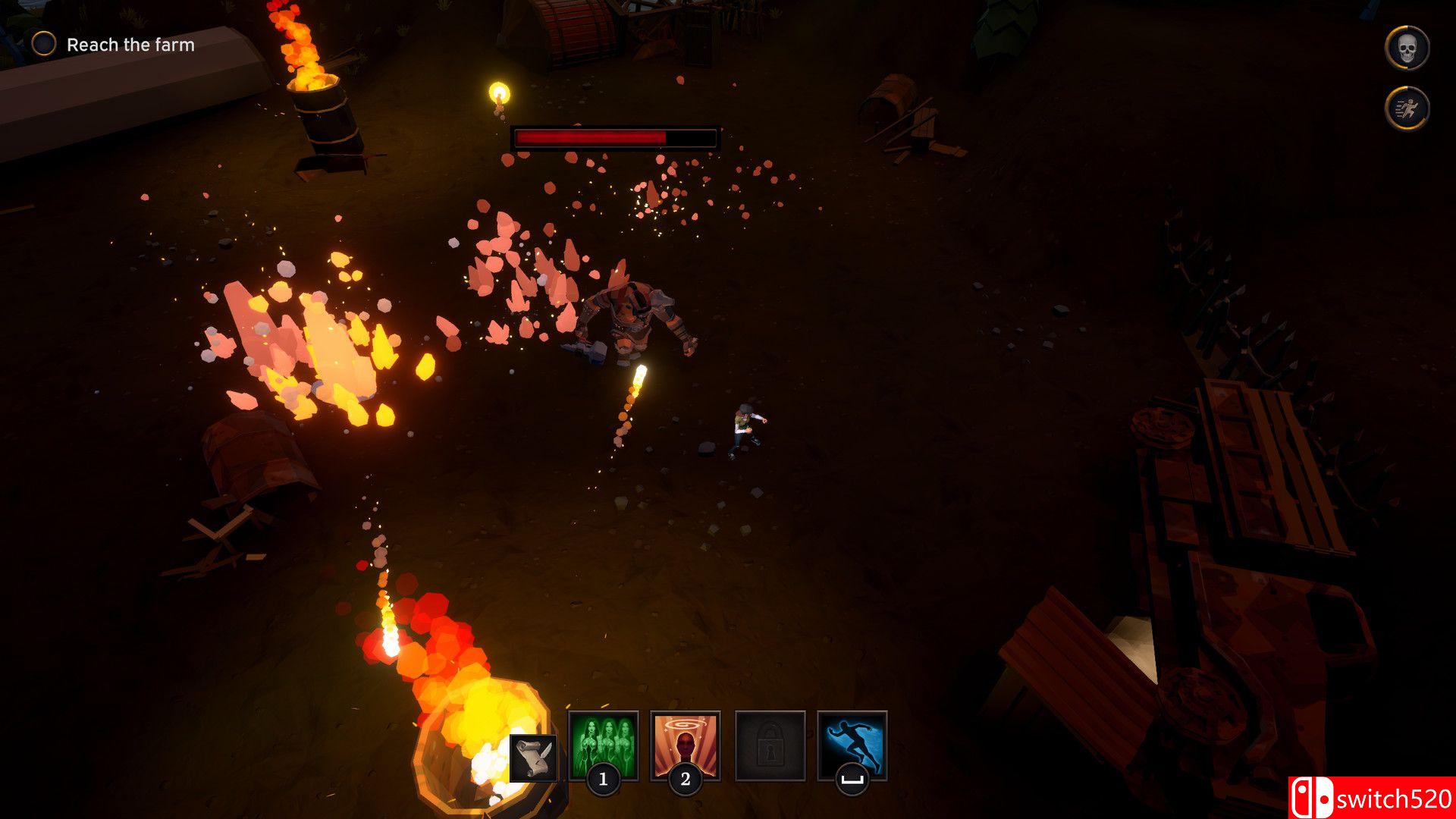Toggle the running figure speed icon
The width and height of the screenshot is (1456, 819).
pos(1407,108)
